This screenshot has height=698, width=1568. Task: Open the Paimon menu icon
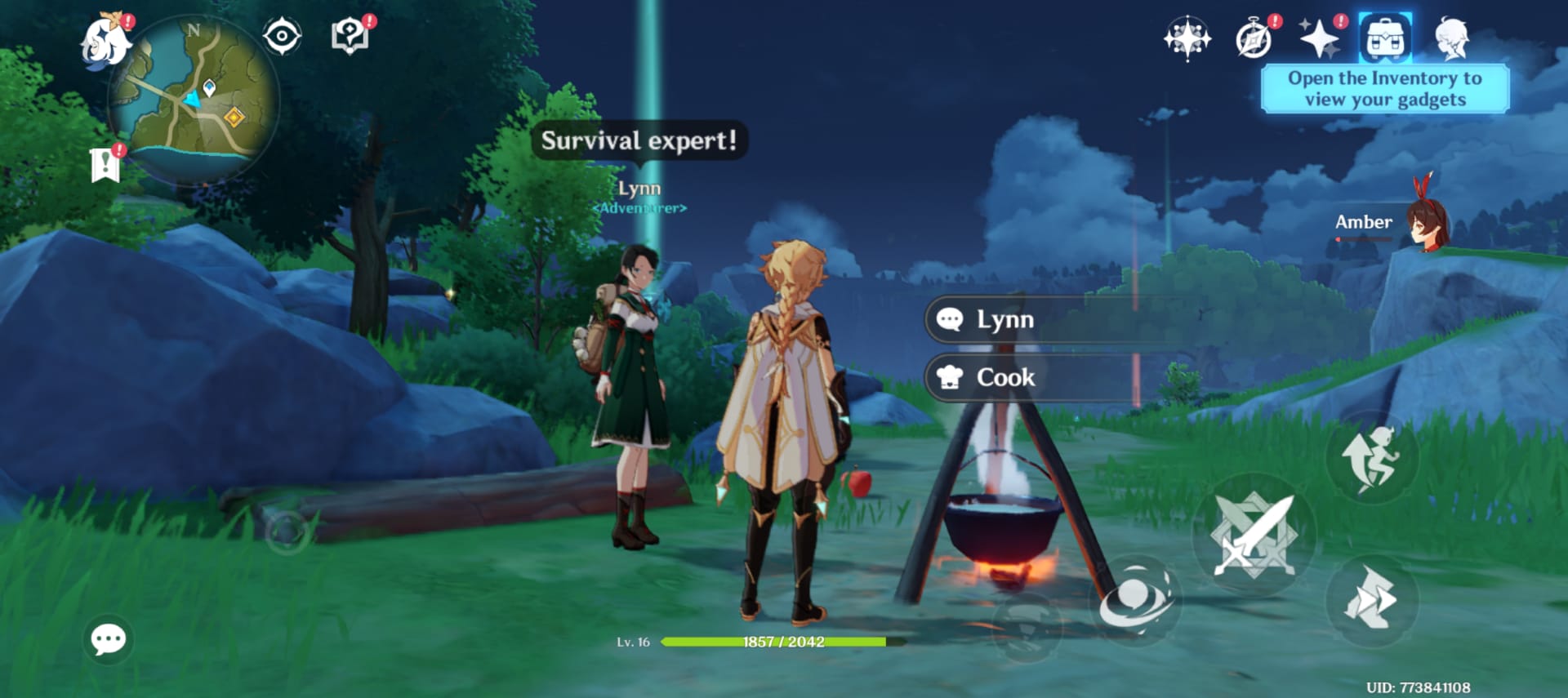pyautogui.click(x=106, y=39)
